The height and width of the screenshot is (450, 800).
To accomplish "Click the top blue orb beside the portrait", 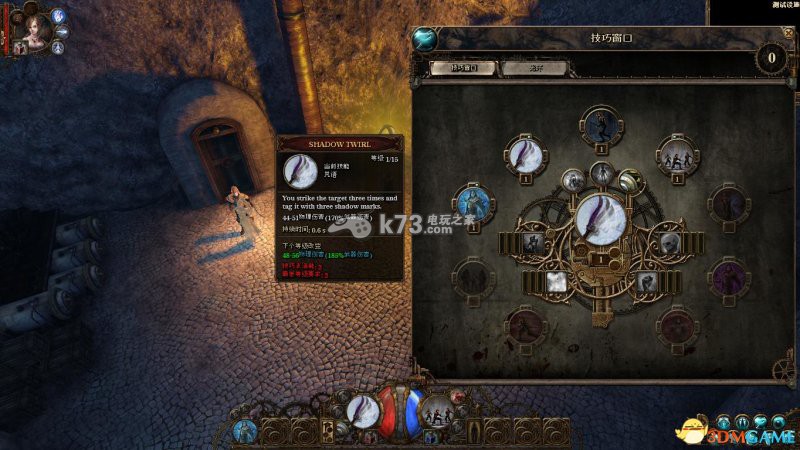I will point(57,15).
